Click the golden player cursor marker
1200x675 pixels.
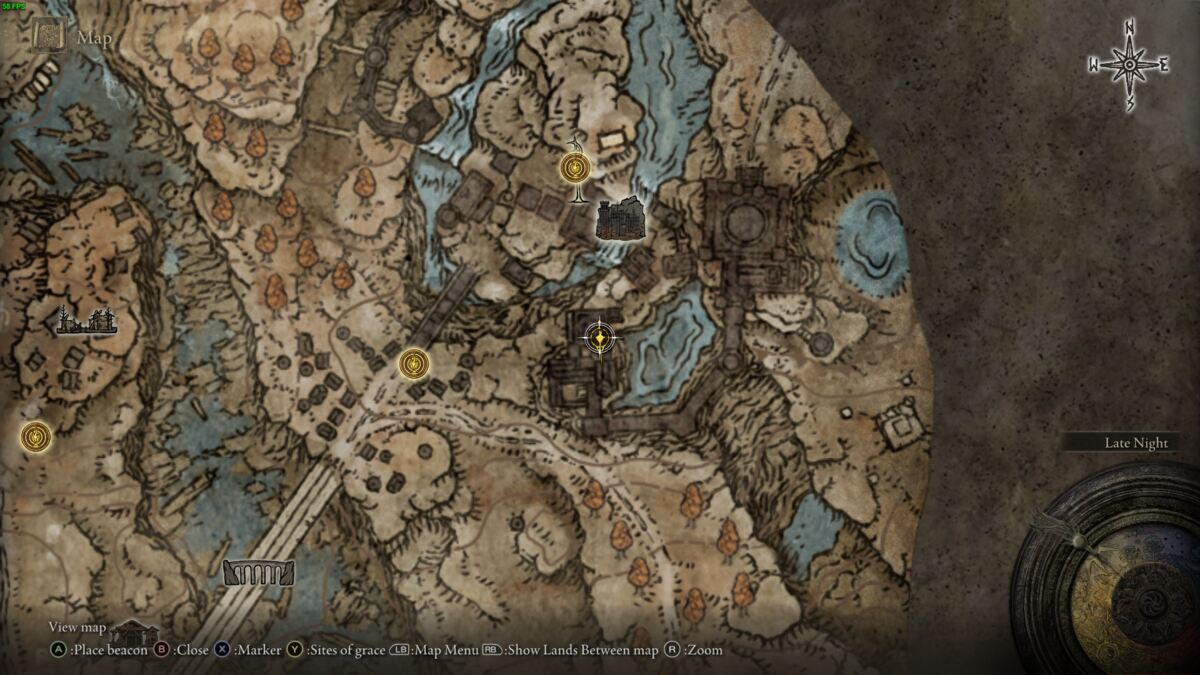599,339
